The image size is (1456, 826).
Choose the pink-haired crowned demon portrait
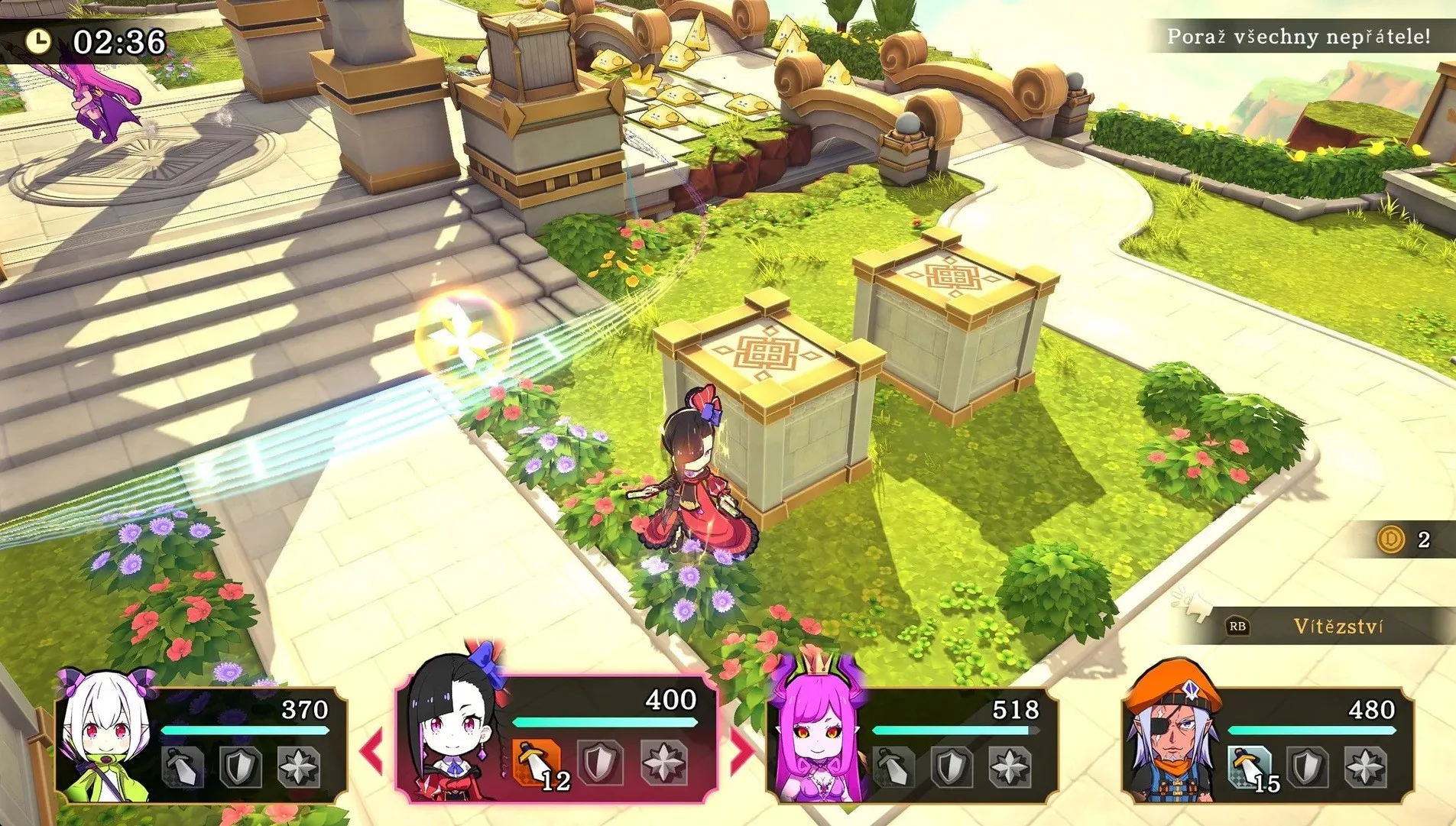816,734
